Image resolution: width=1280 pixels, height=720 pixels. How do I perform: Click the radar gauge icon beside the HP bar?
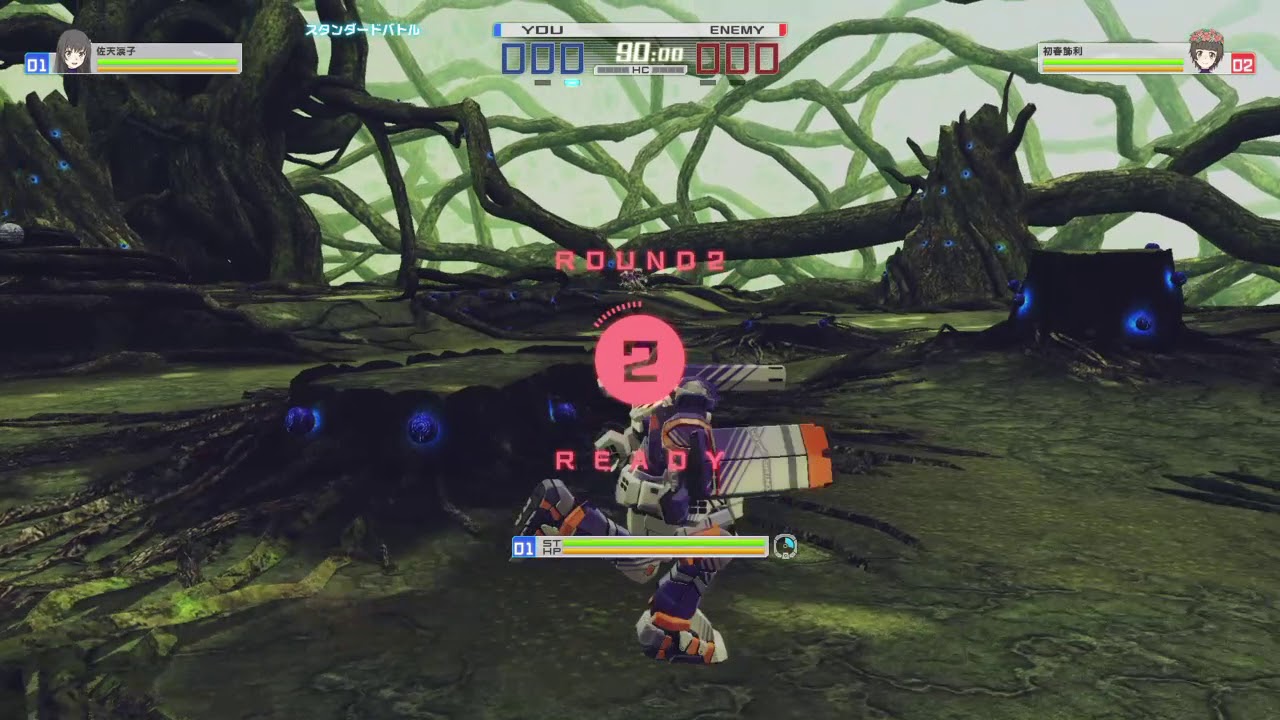pos(786,546)
